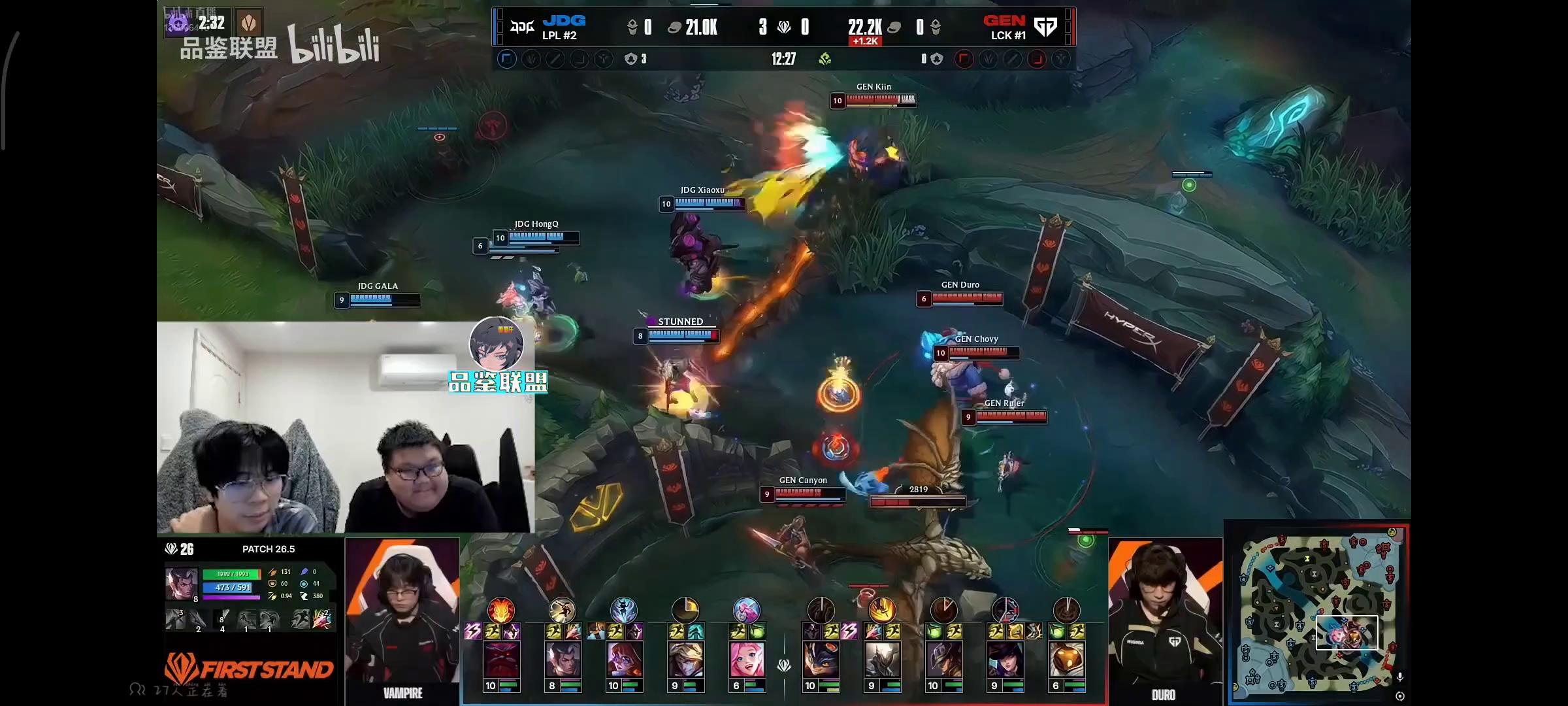This screenshot has height=706, width=1568.
Task: Click the Caitlyn portrait with the purple hat
Action: (1005, 659)
